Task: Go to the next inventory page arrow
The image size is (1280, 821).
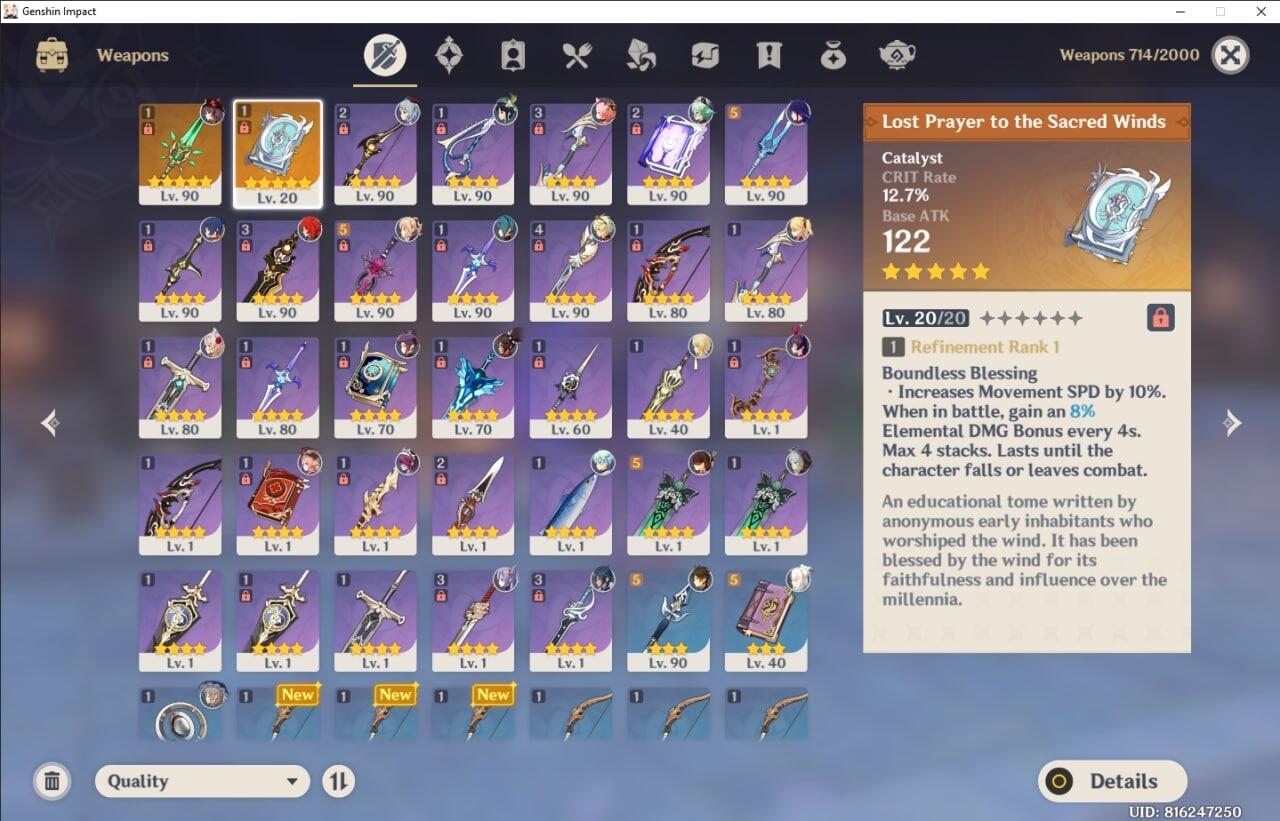Action: pyautogui.click(x=1232, y=423)
